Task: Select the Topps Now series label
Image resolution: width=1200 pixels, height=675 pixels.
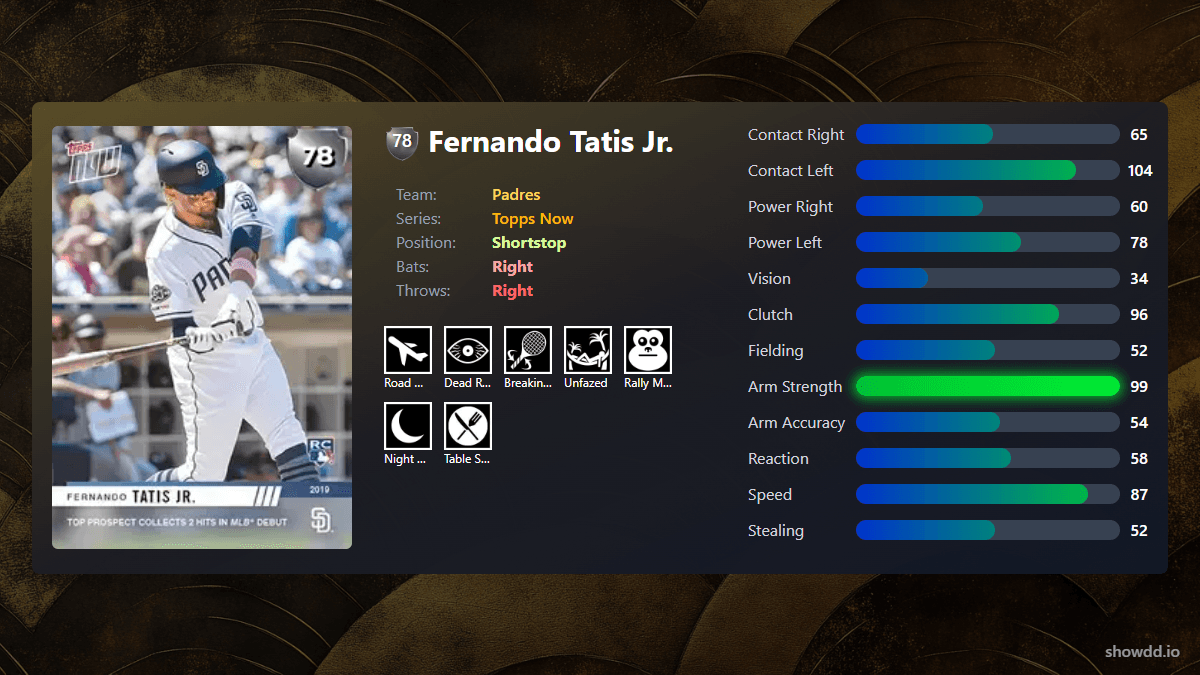Action: [532, 219]
